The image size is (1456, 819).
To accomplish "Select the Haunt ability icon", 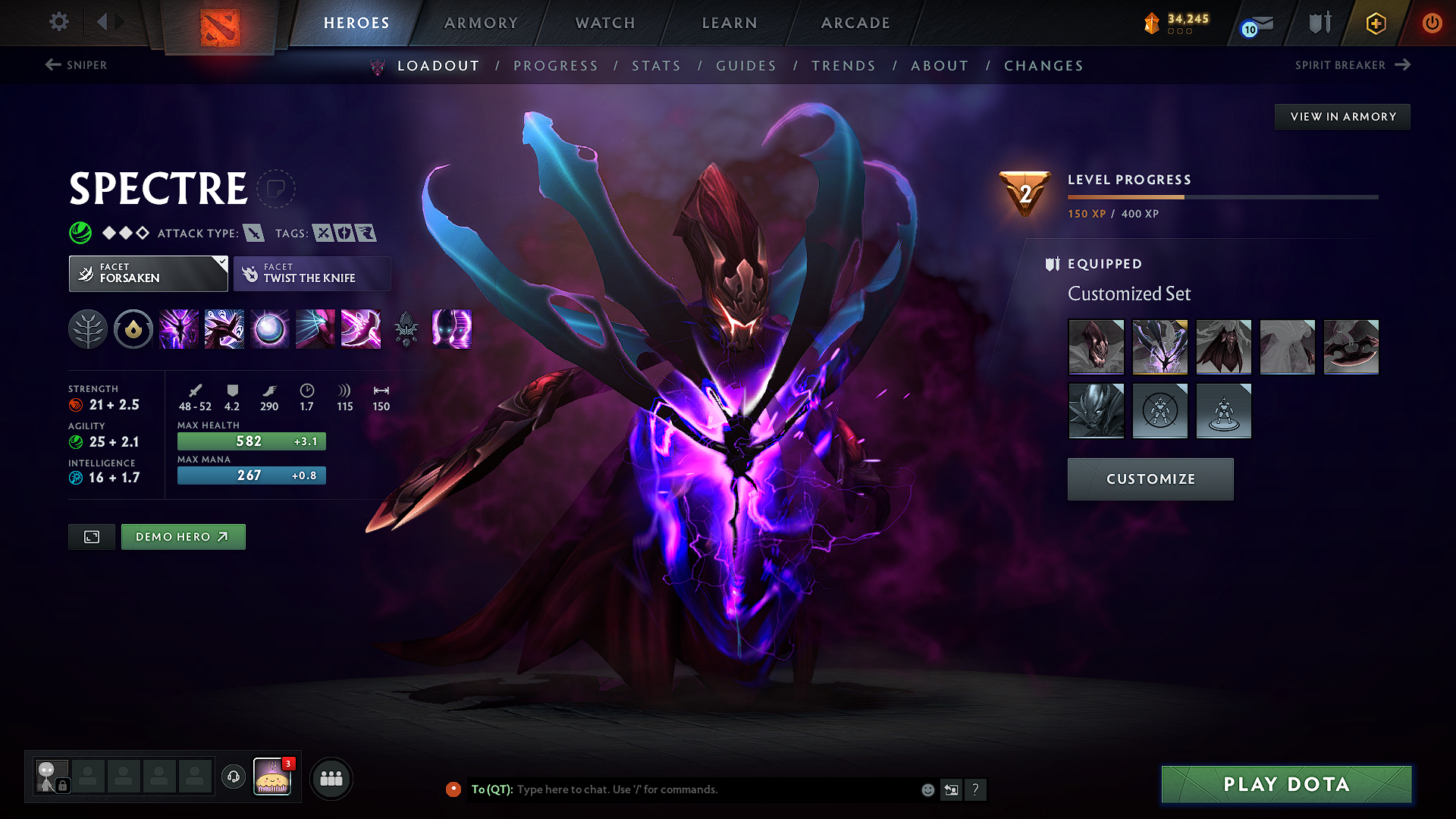I will click(x=451, y=329).
